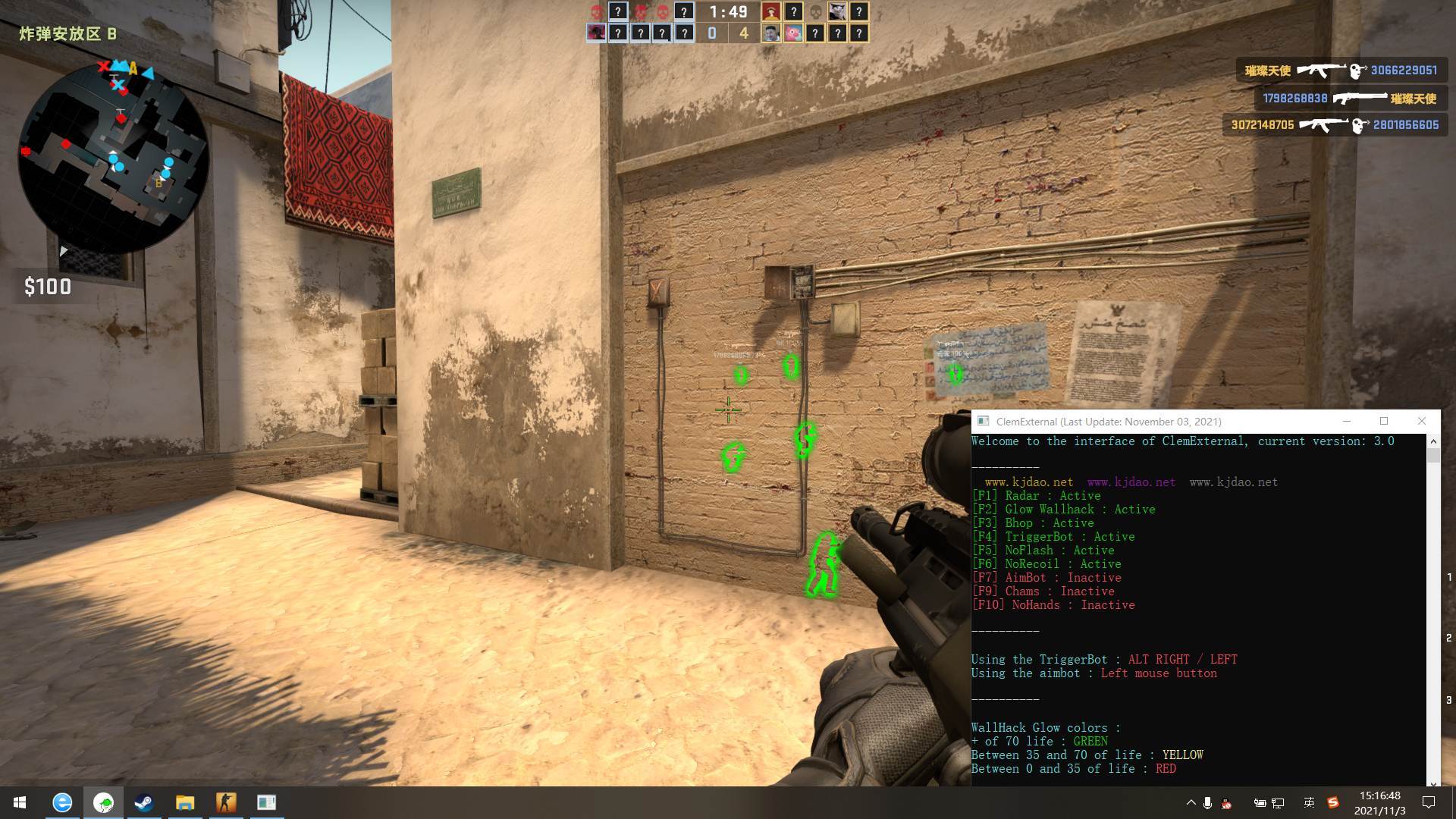Screen dimensions: 1456x819
Task: Visit the www.kjdao.net link in the console
Action: coord(1028,482)
